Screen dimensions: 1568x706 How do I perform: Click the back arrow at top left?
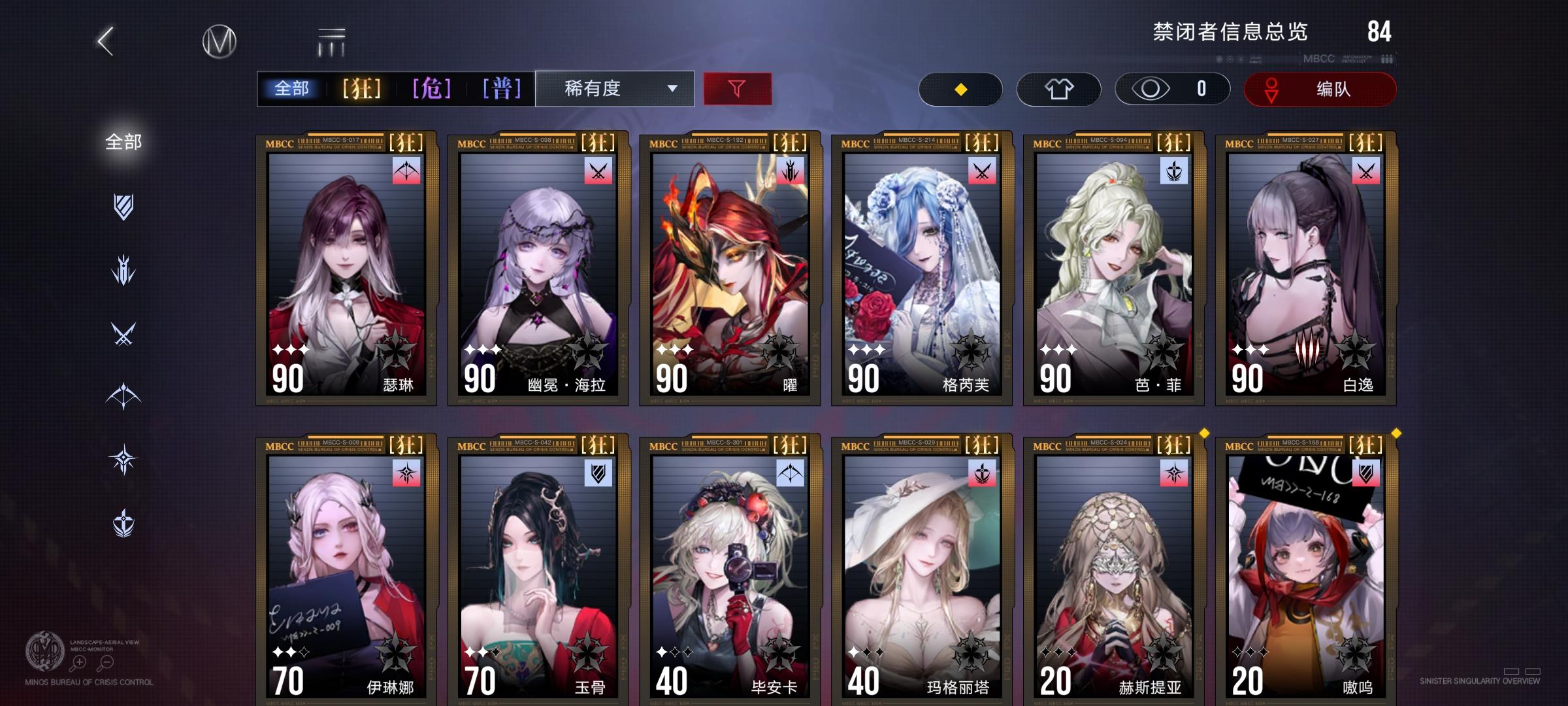[105, 41]
